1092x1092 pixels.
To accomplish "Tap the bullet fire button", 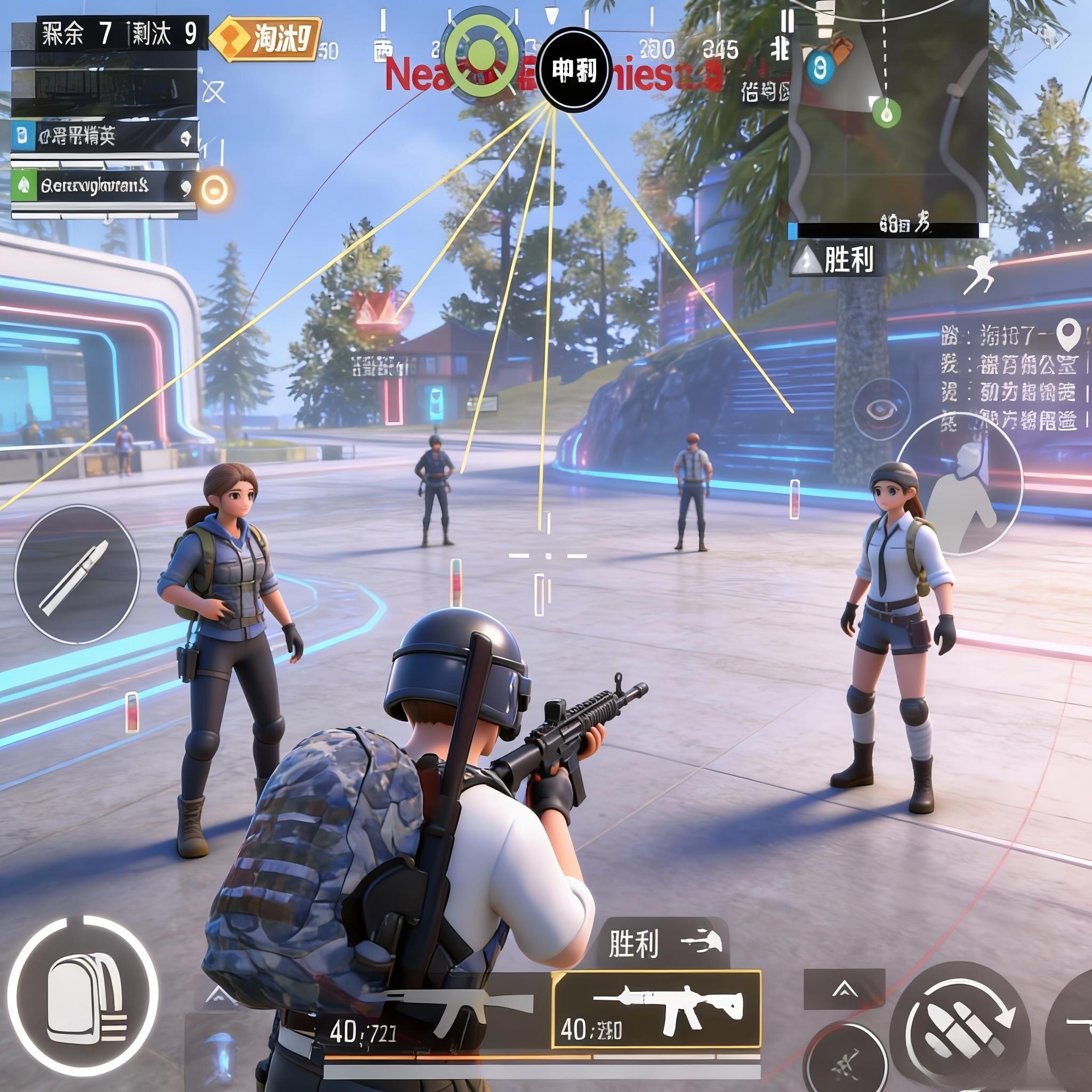I will pyautogui.click(x=76, y=575).
